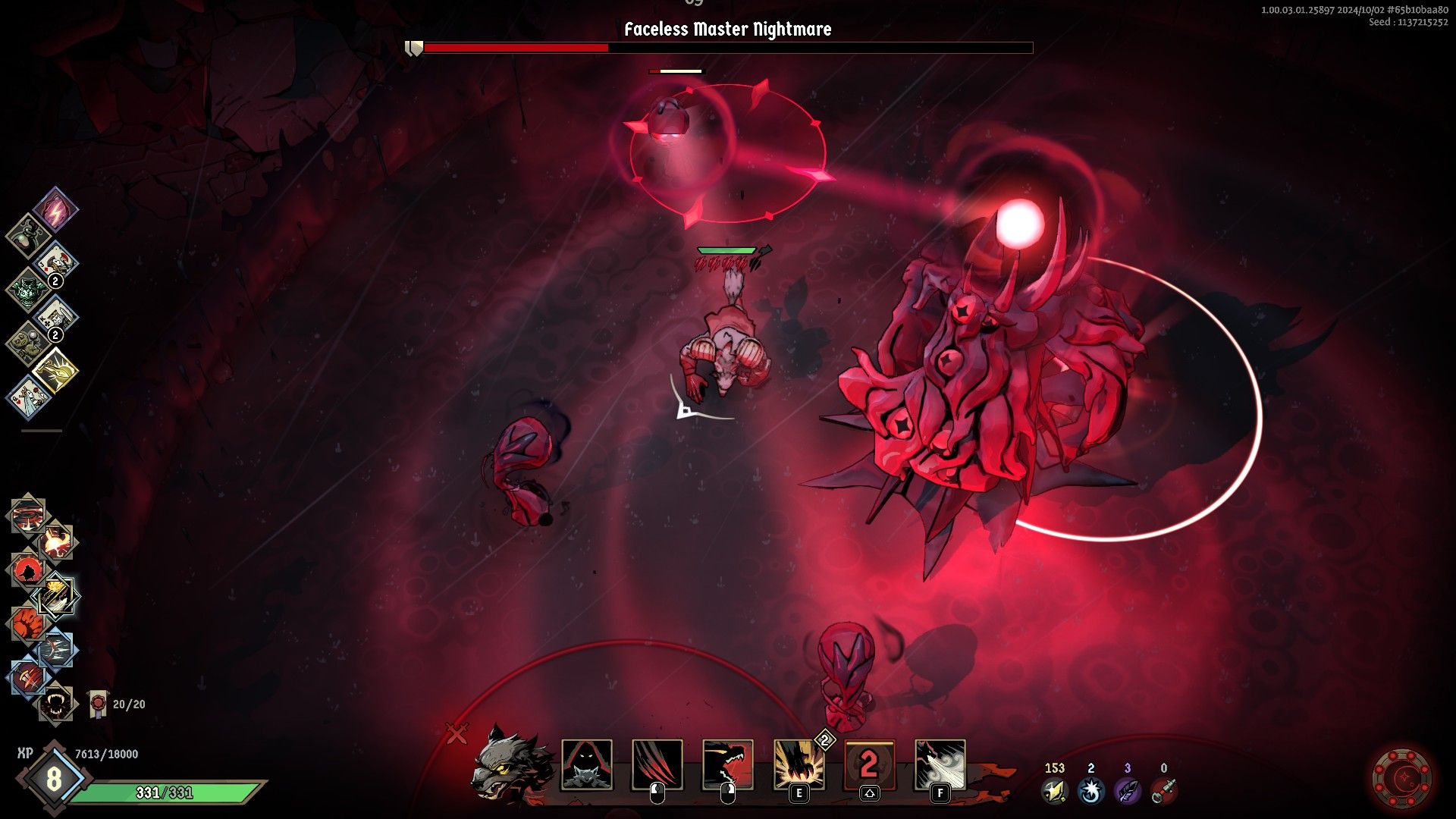Use the roaring wolf bite ability
The height and width of the screenshot is (819, 1456).
728,764
